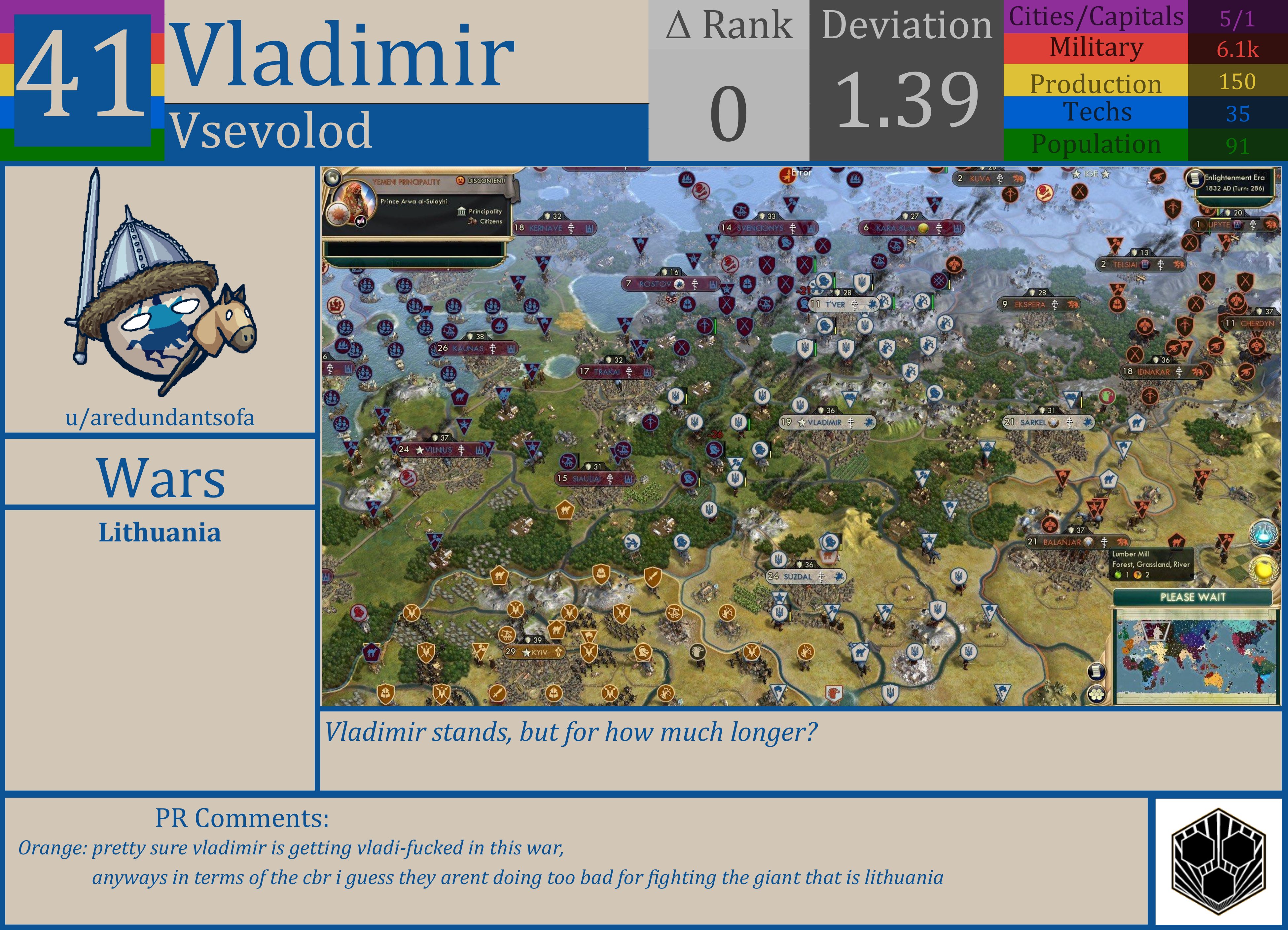Click the globe icon on the Yemeni Principality popup
The width and height of the screenshot is (1288, 930).
tap(332, 179)
